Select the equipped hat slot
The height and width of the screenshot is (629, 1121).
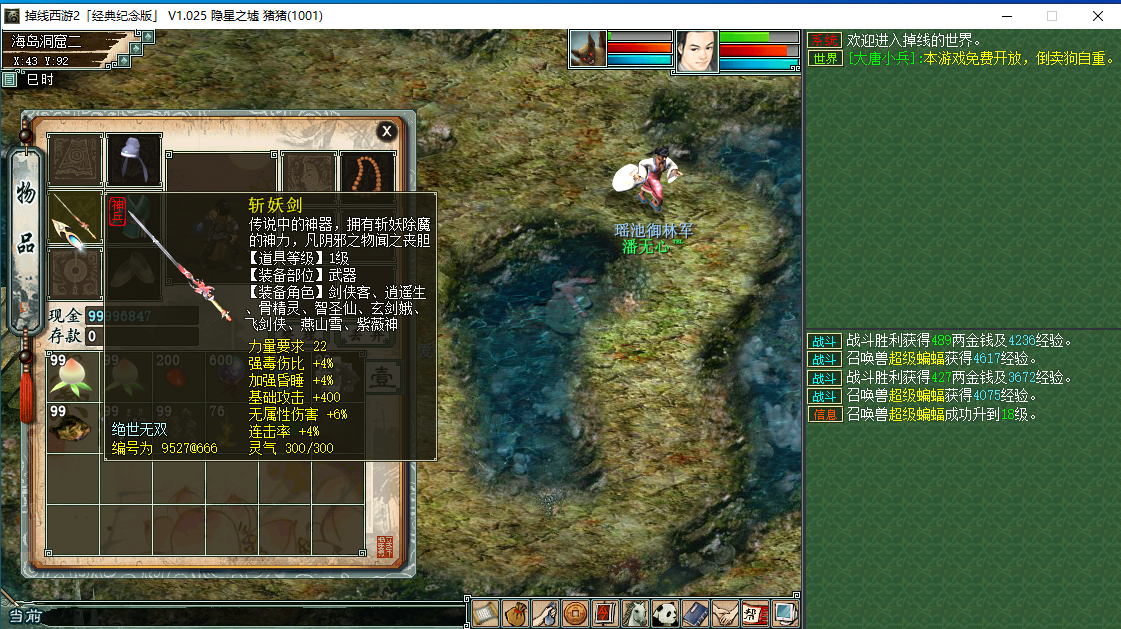coord(134,159)
